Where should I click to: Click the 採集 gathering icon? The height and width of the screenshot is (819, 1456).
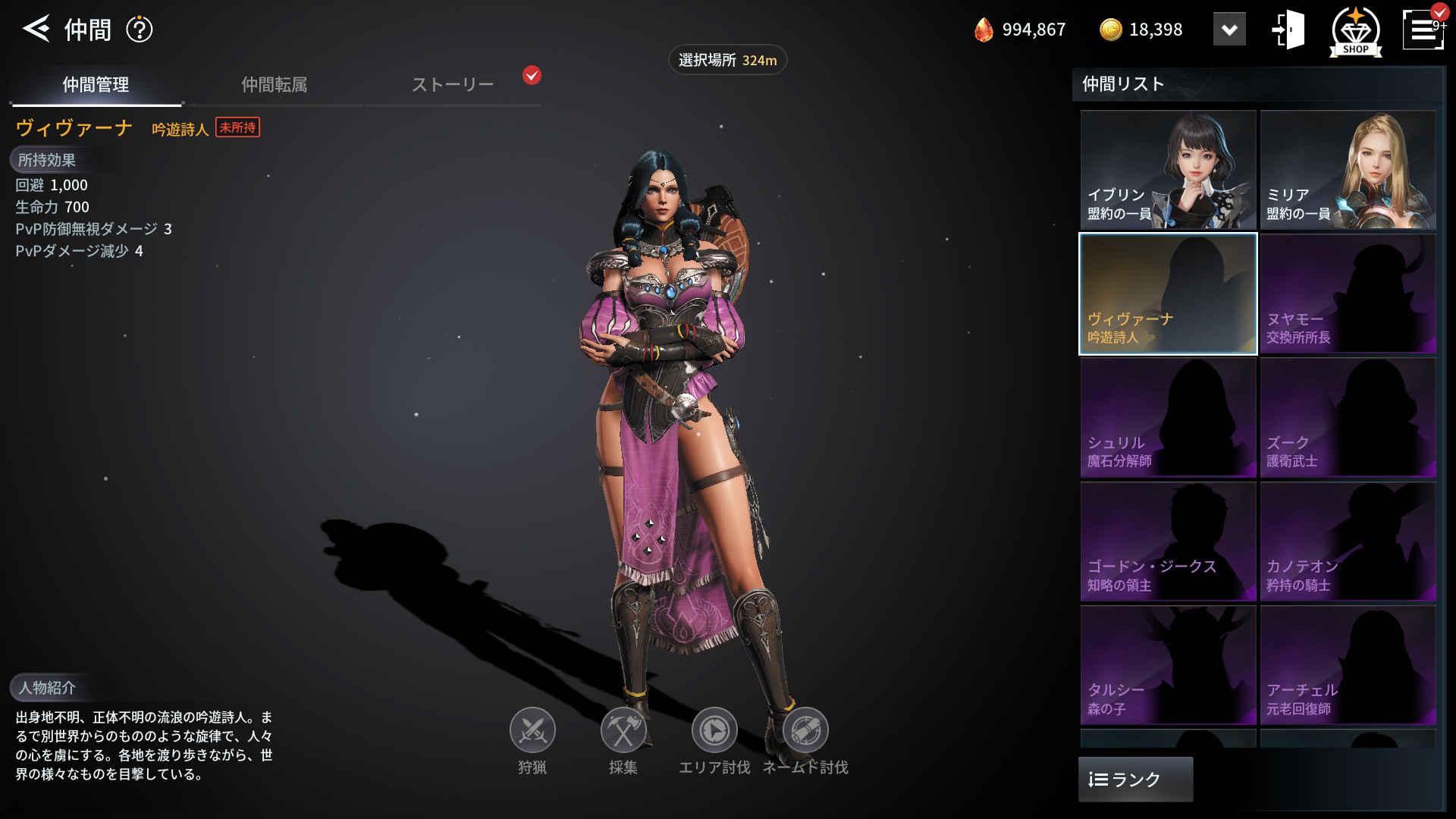(623, 731)
